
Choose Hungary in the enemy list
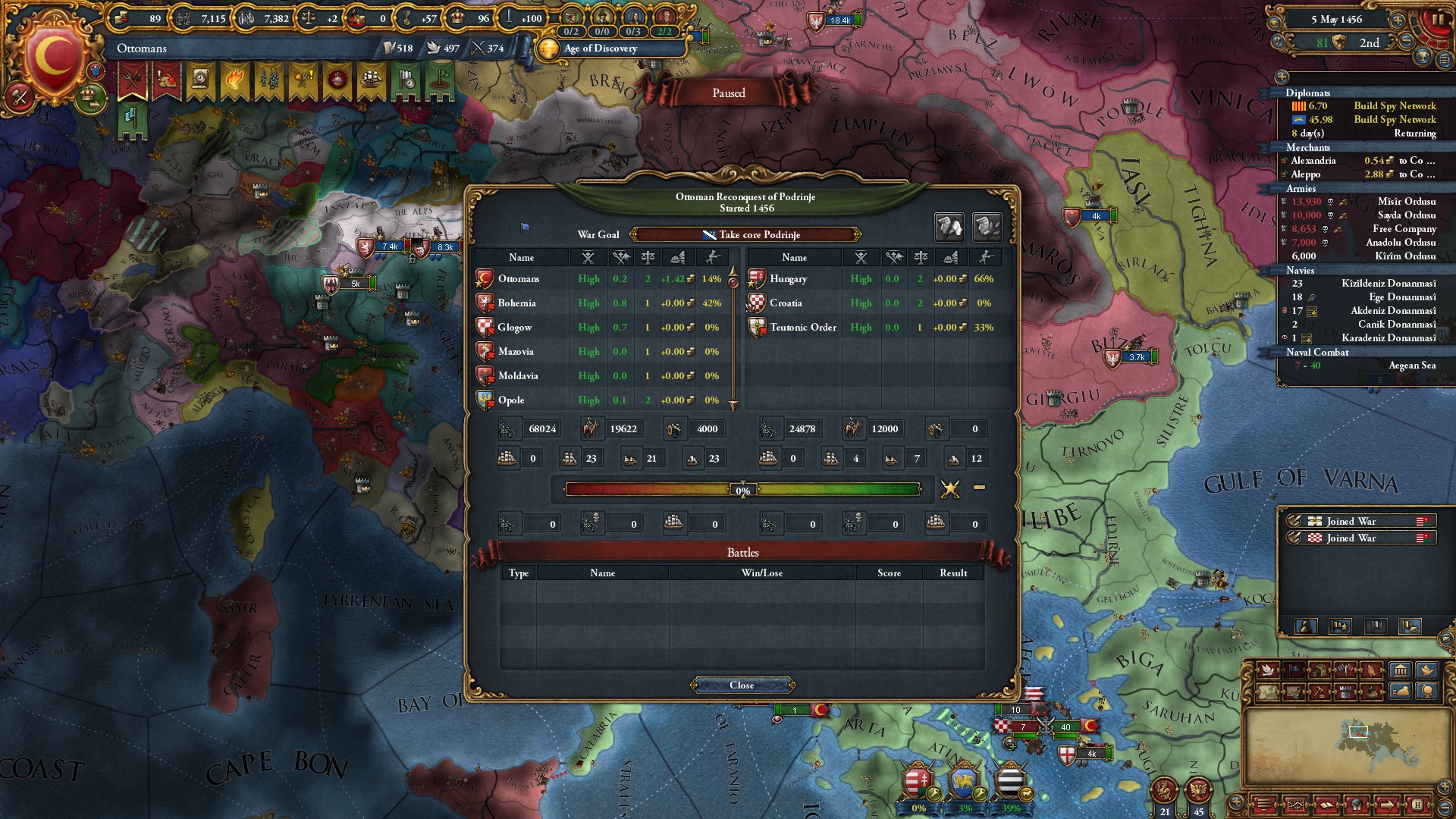click(x=788, y=279)
